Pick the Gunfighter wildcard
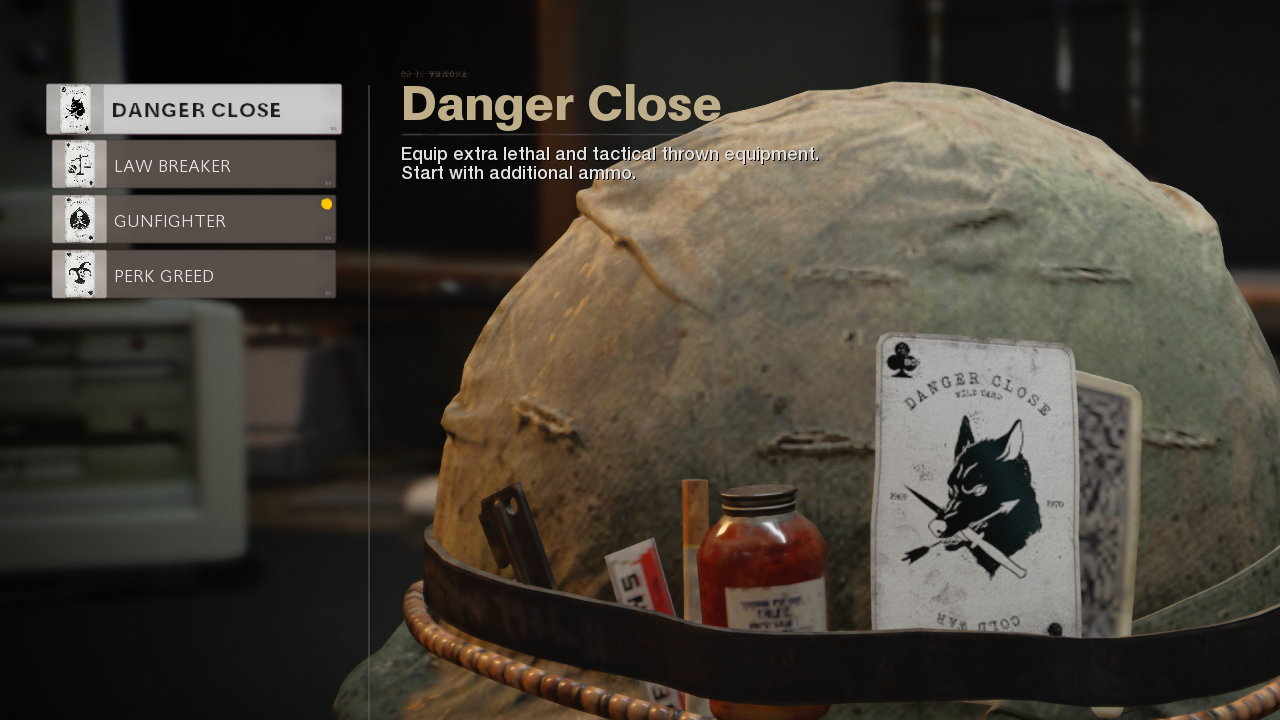The width and height of the screenshot is (1280, 720). (x=194, y=220)
